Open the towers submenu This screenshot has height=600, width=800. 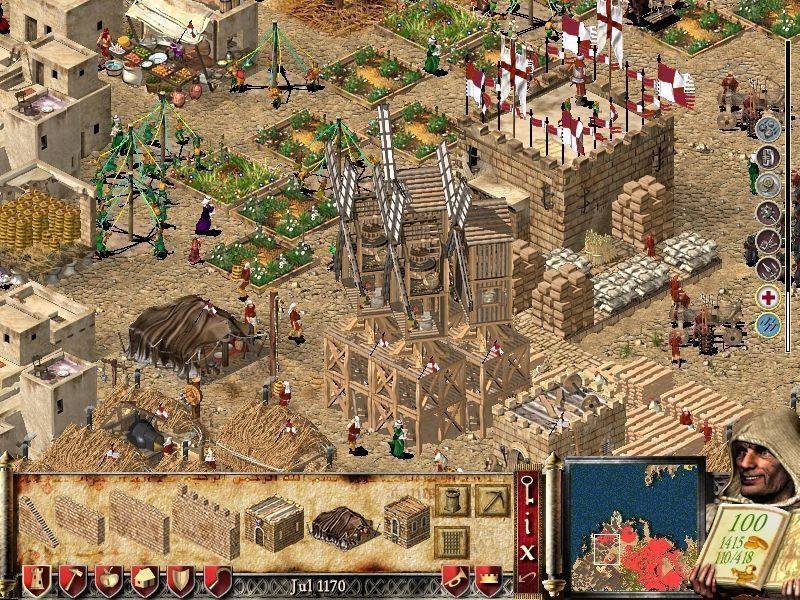tap(451, 500)
